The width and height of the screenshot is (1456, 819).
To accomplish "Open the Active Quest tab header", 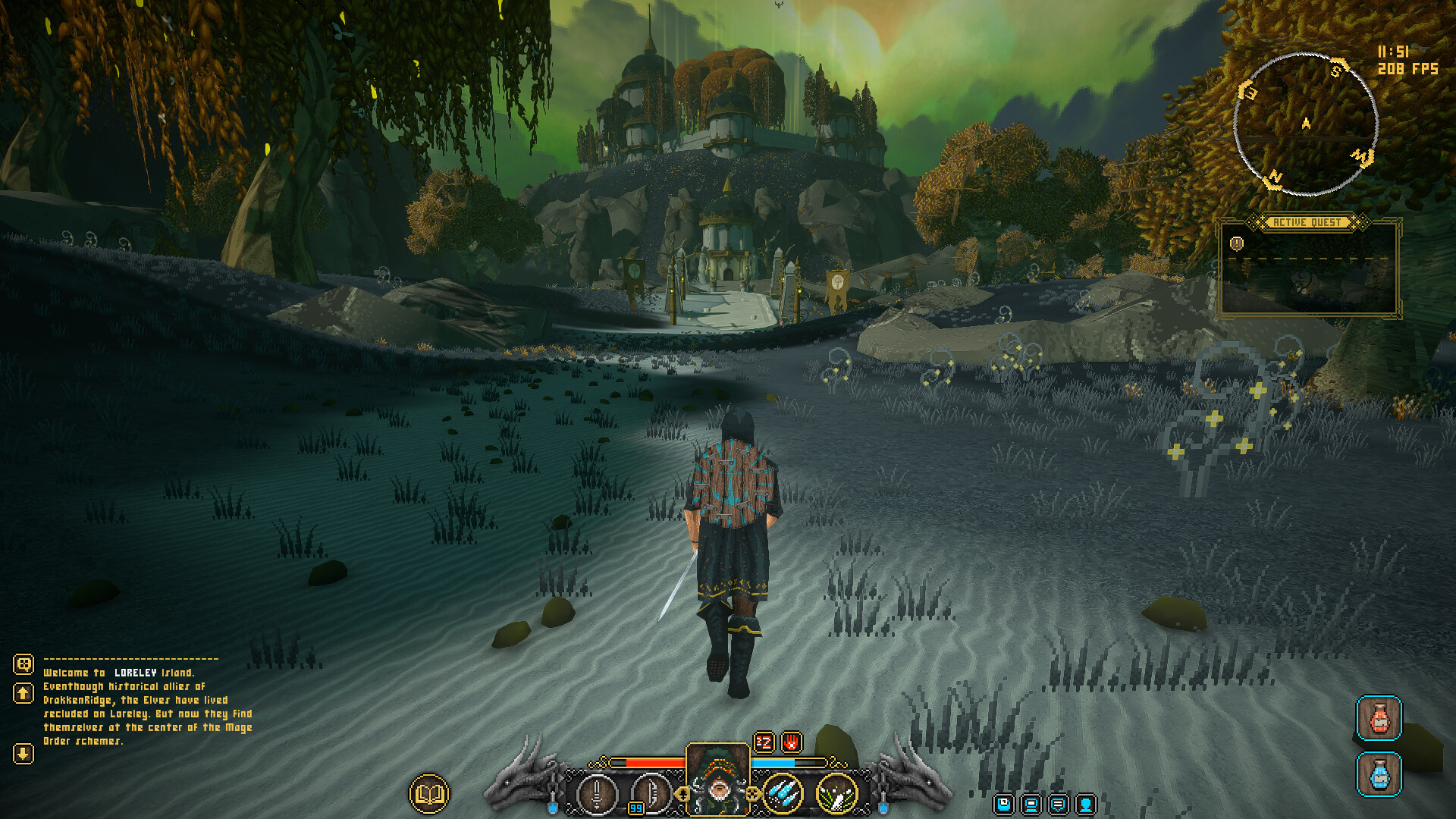I will pyautogui.click(x=1308, y=222).
